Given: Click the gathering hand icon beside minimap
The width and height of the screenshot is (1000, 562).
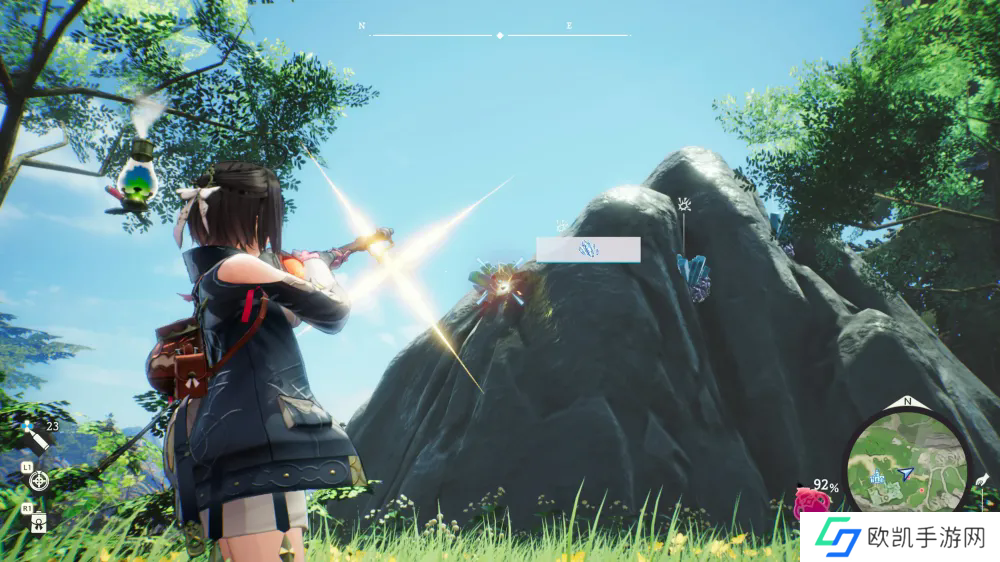Looking at the screenshot, I should 981,481.
